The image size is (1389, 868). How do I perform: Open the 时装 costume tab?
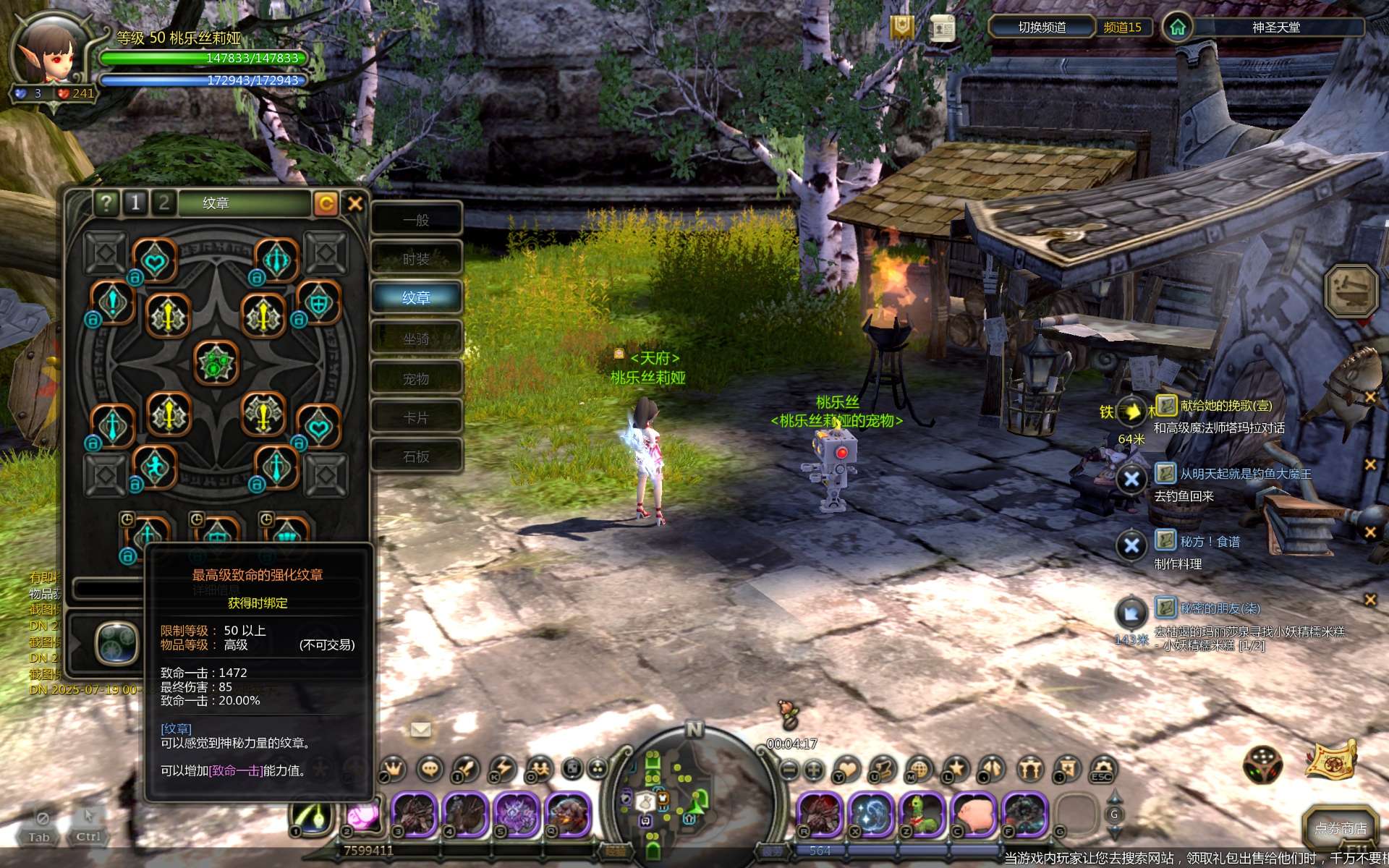click(417, 259)
